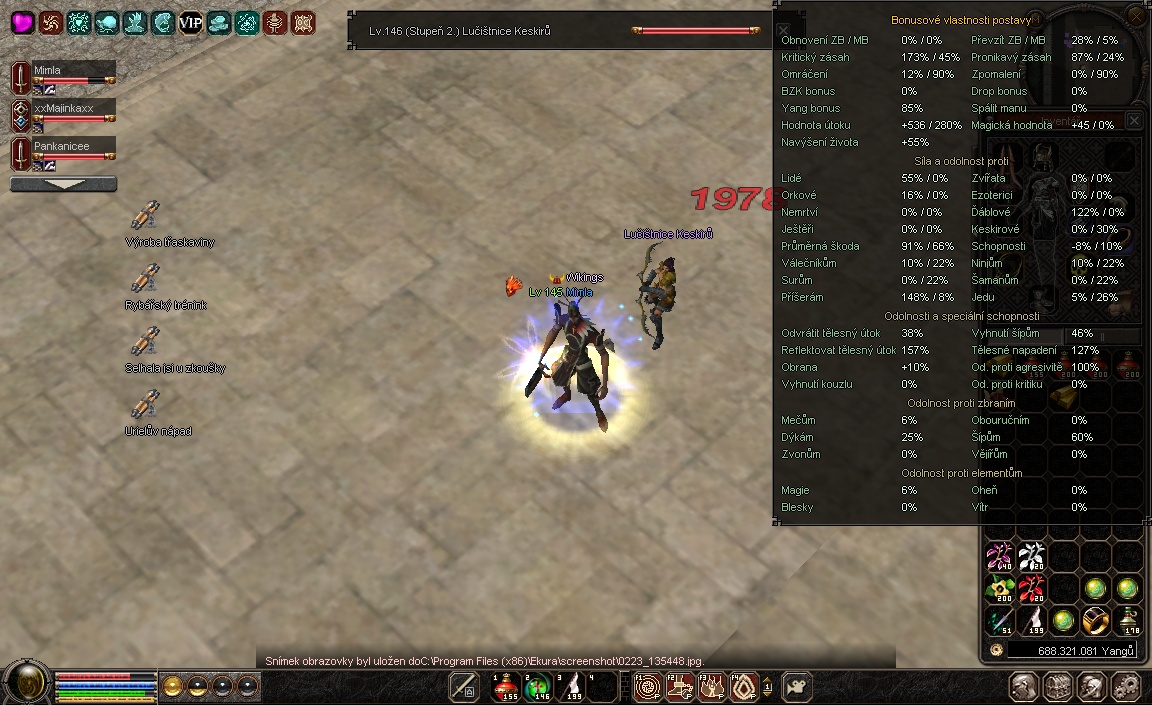Select the yellow flower stack of 200
The image size is (1152, 705).
tap(1000, 588)
